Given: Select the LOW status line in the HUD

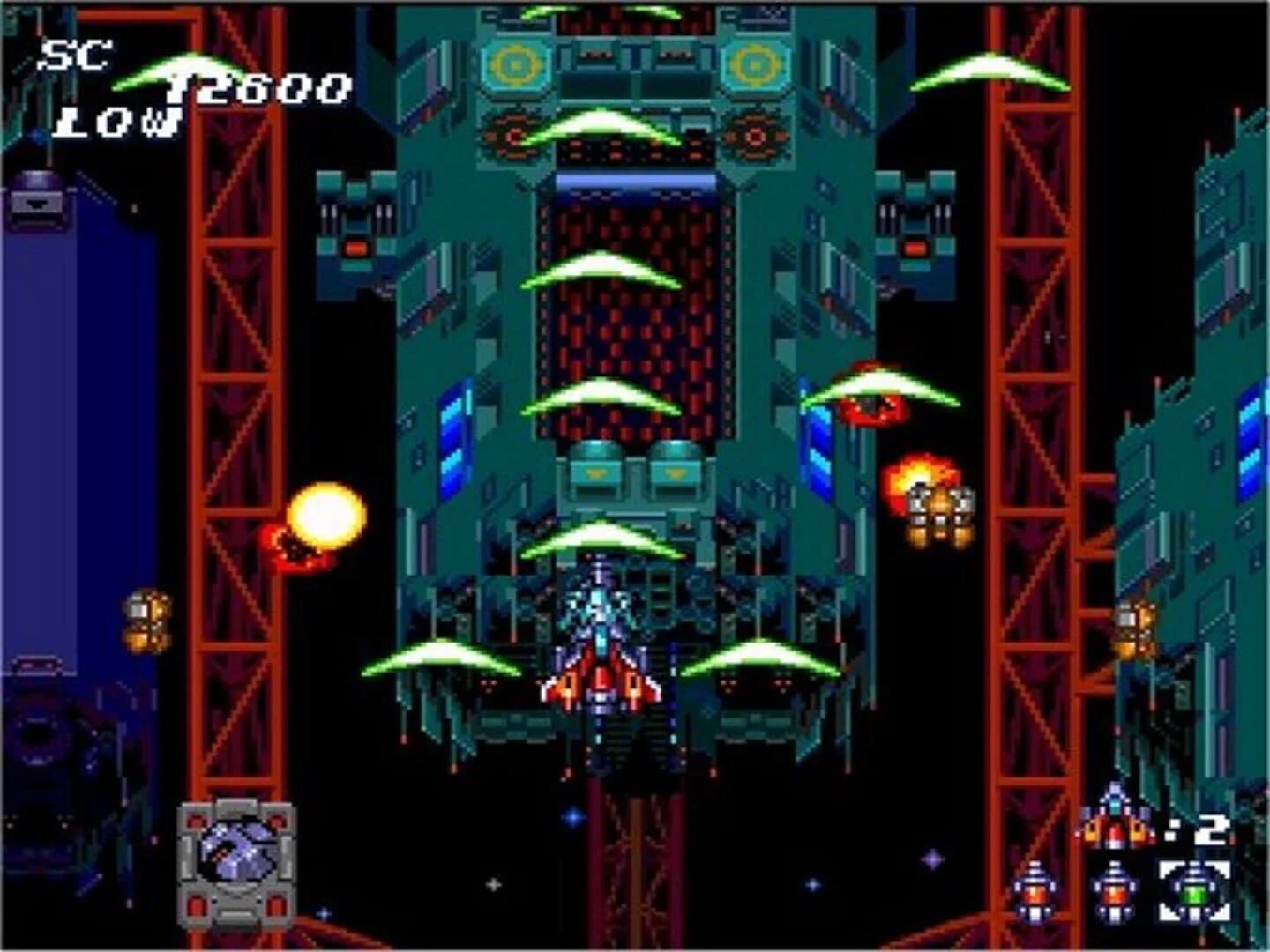Looking at the screenshot, I should [115, 123].
